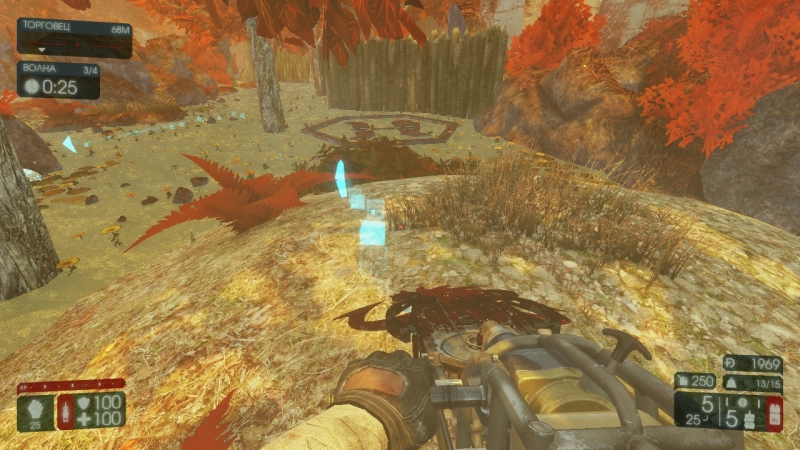Click the Dosh currency icon
The height and width of the screenshot is (450, 800).
[x=731, y=363]
